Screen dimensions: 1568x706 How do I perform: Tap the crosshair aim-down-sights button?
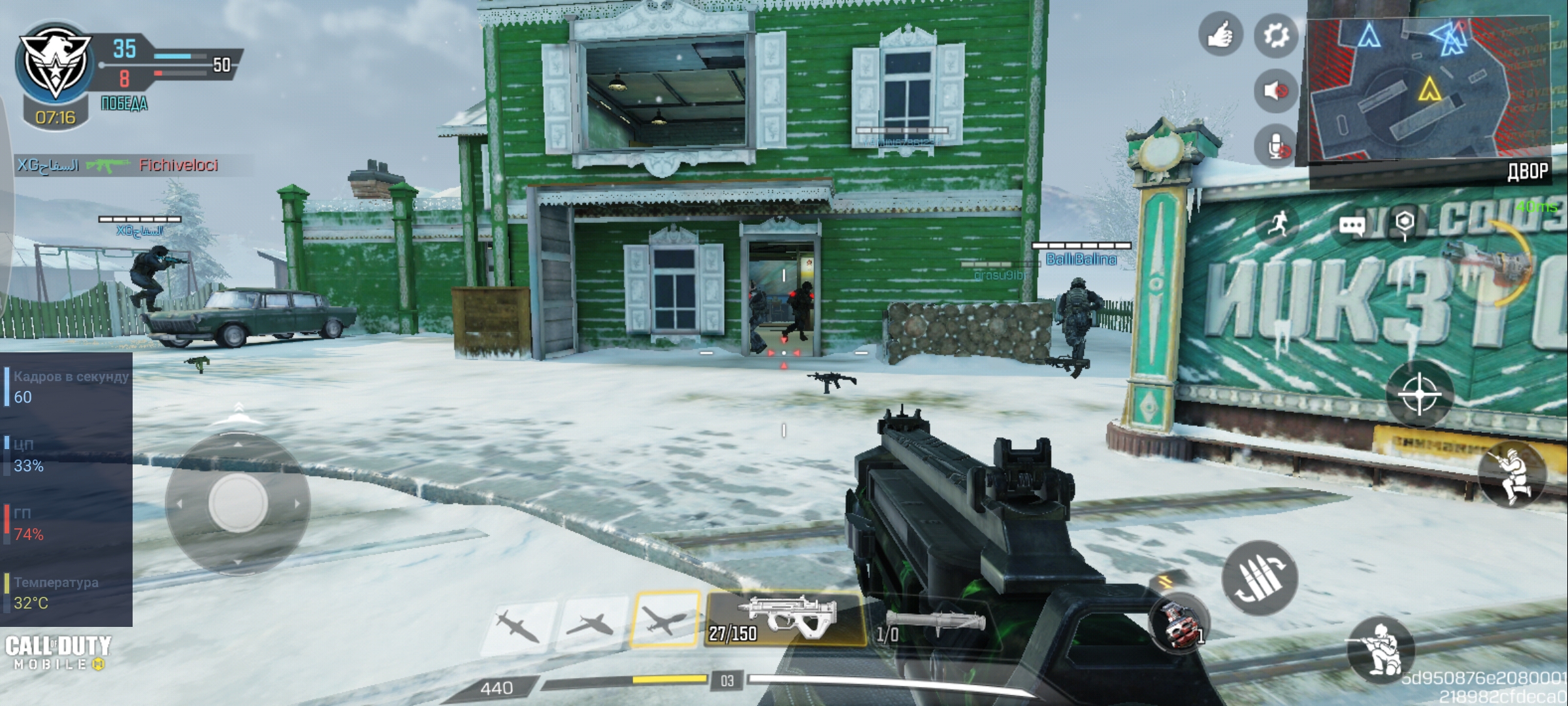click(1419, 394)
